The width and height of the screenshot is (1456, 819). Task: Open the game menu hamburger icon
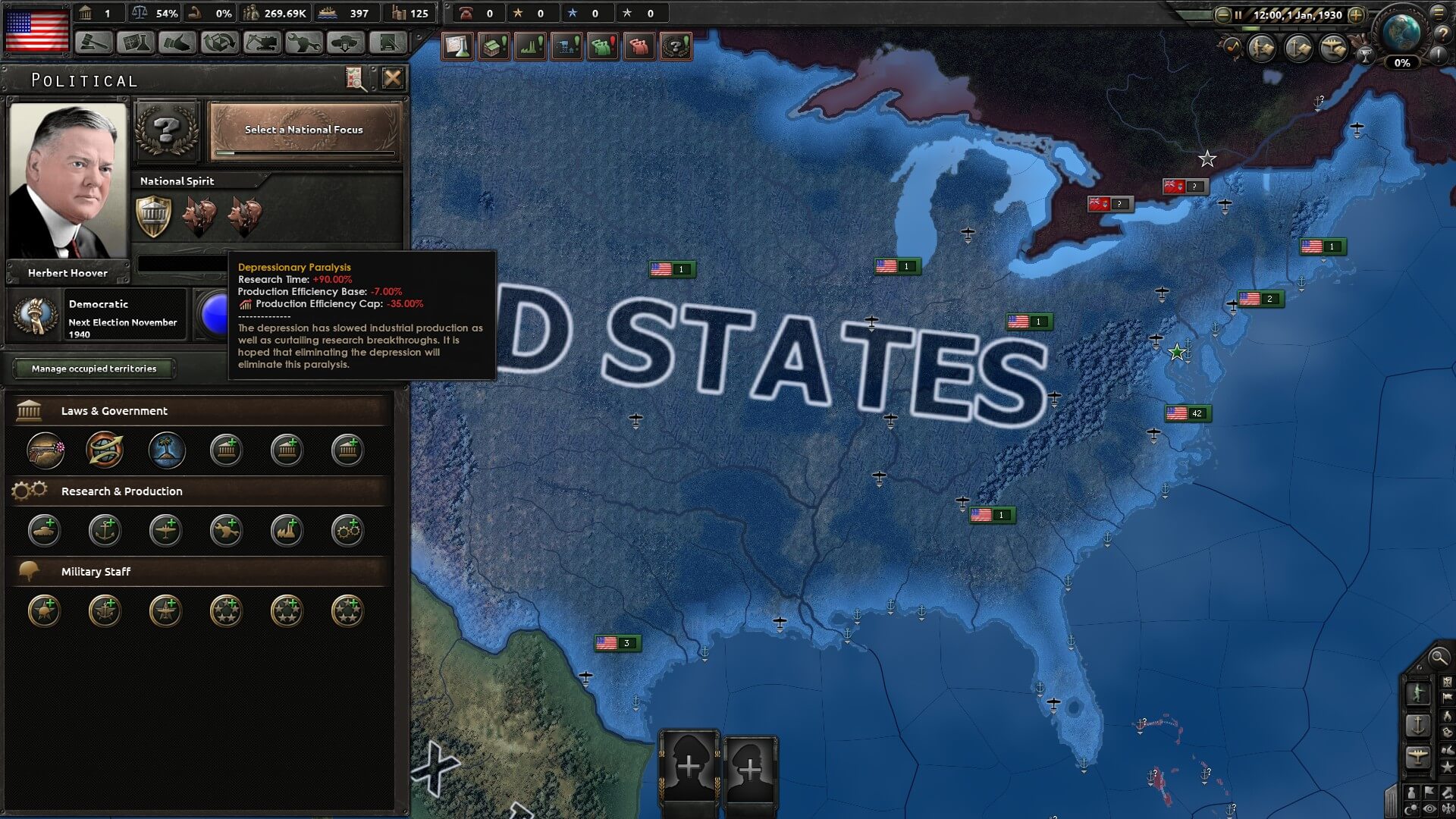pos(1439,14)
